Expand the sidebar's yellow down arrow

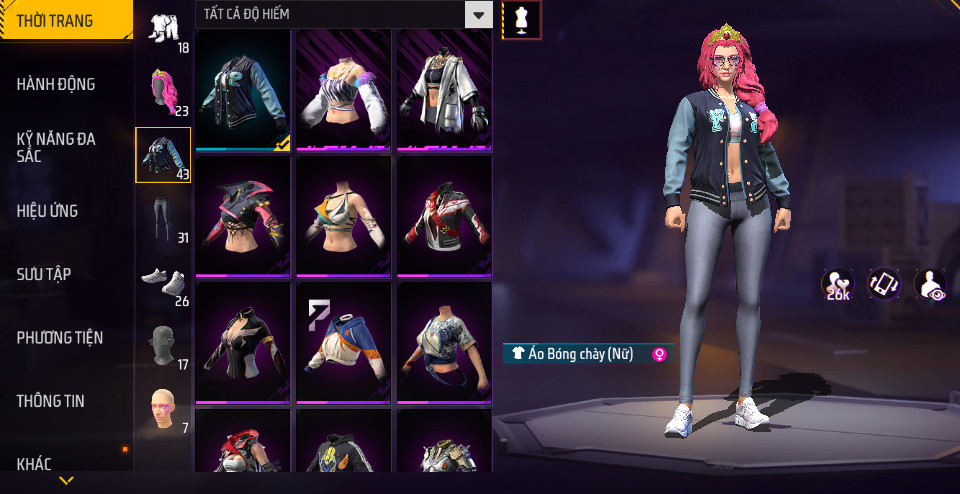click(x=66, y=481)
